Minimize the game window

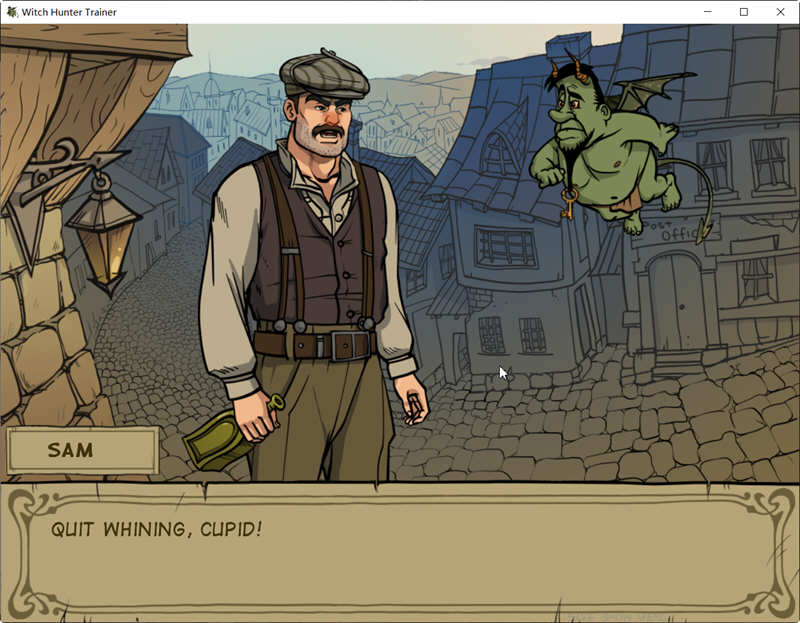pyautogui.click(x=707, y=12)
